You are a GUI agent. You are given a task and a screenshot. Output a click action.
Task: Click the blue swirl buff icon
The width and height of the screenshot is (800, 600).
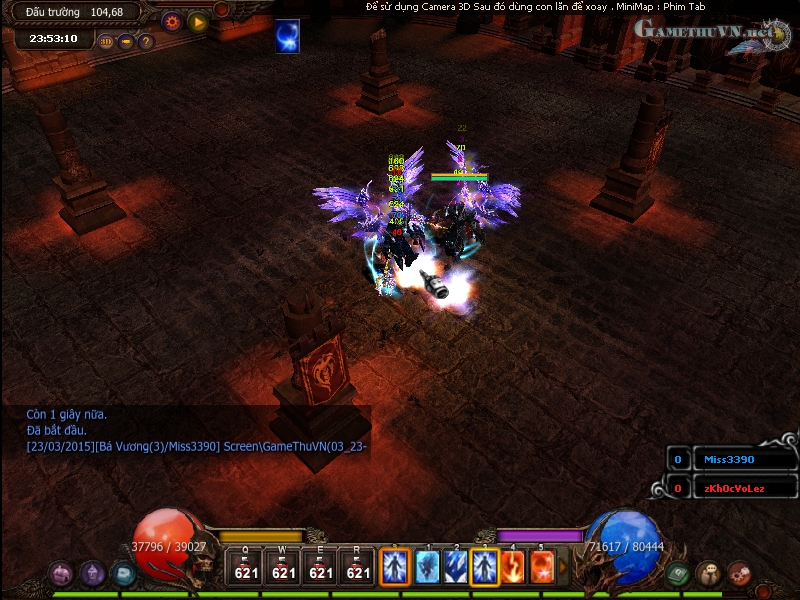coord(288,36)
